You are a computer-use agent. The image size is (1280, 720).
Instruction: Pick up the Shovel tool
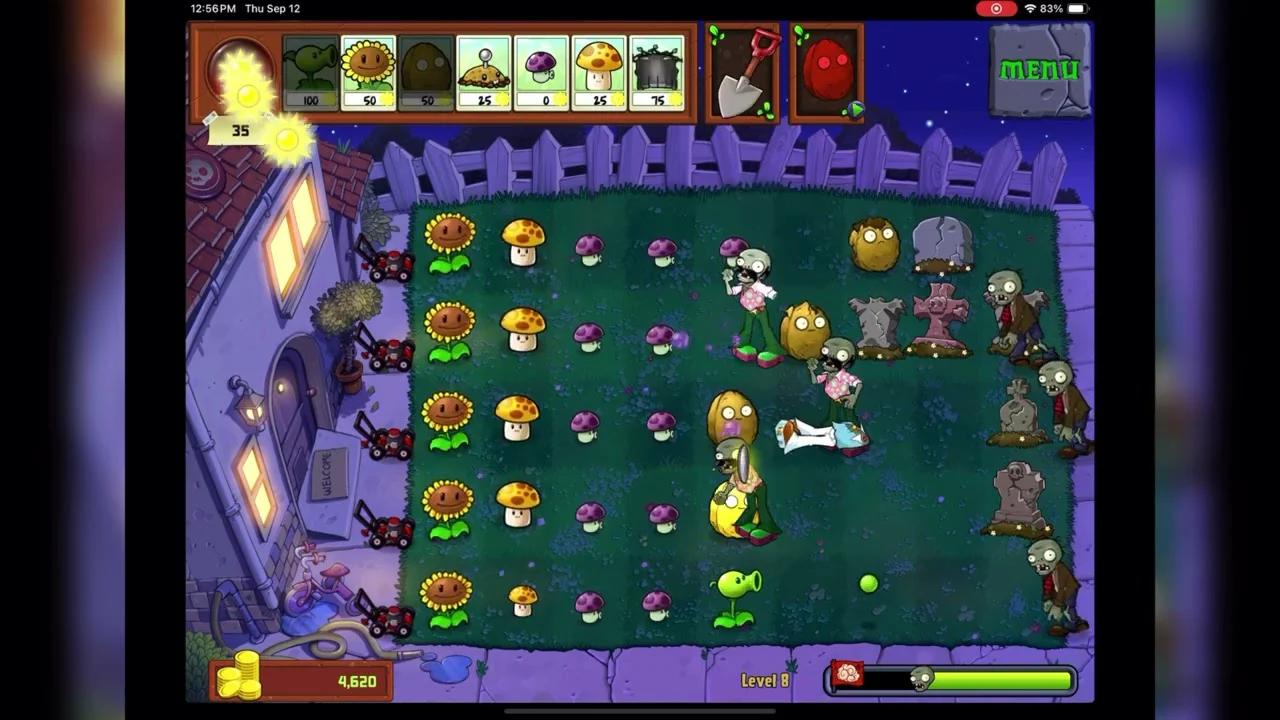click(x=743, y=70)
